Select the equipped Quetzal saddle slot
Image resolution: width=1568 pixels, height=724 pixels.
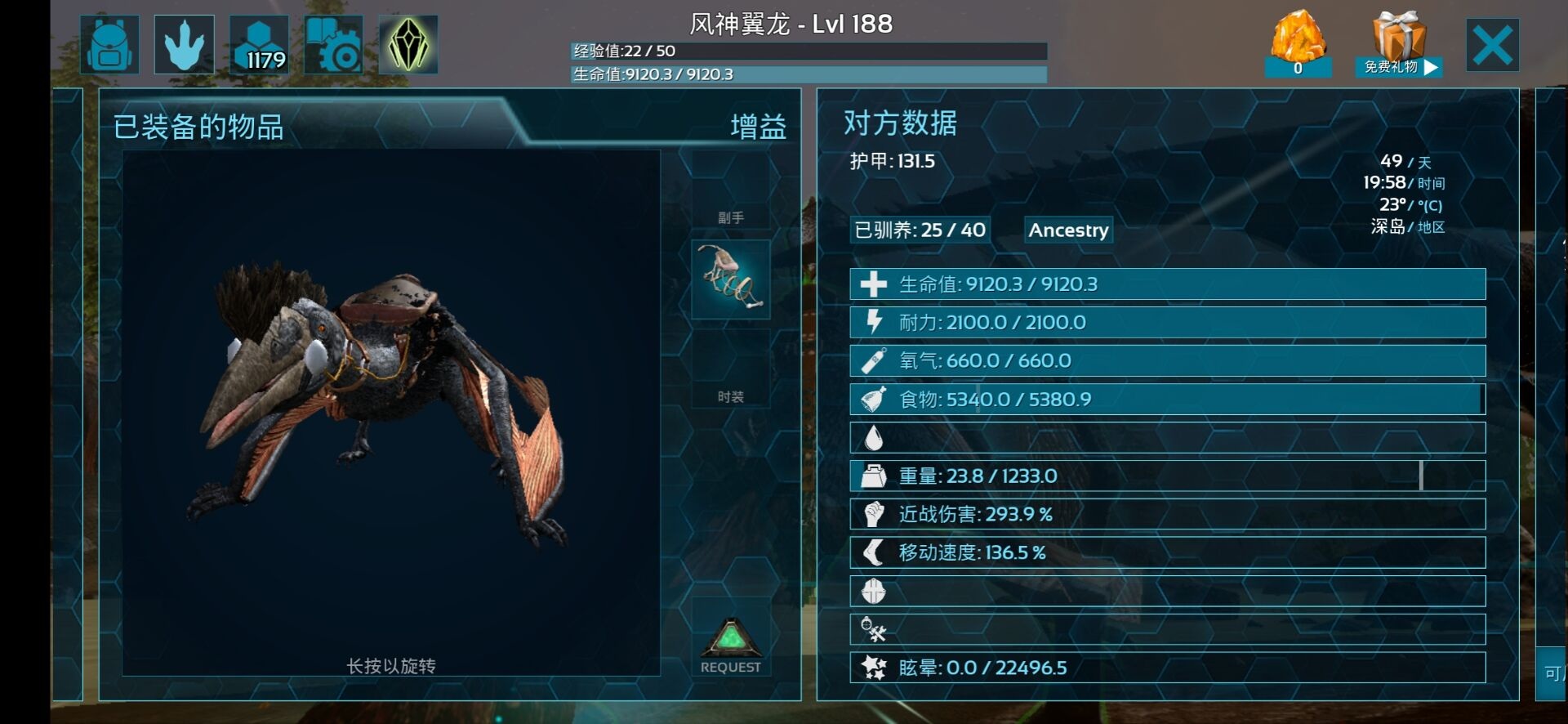click(731, 279)
